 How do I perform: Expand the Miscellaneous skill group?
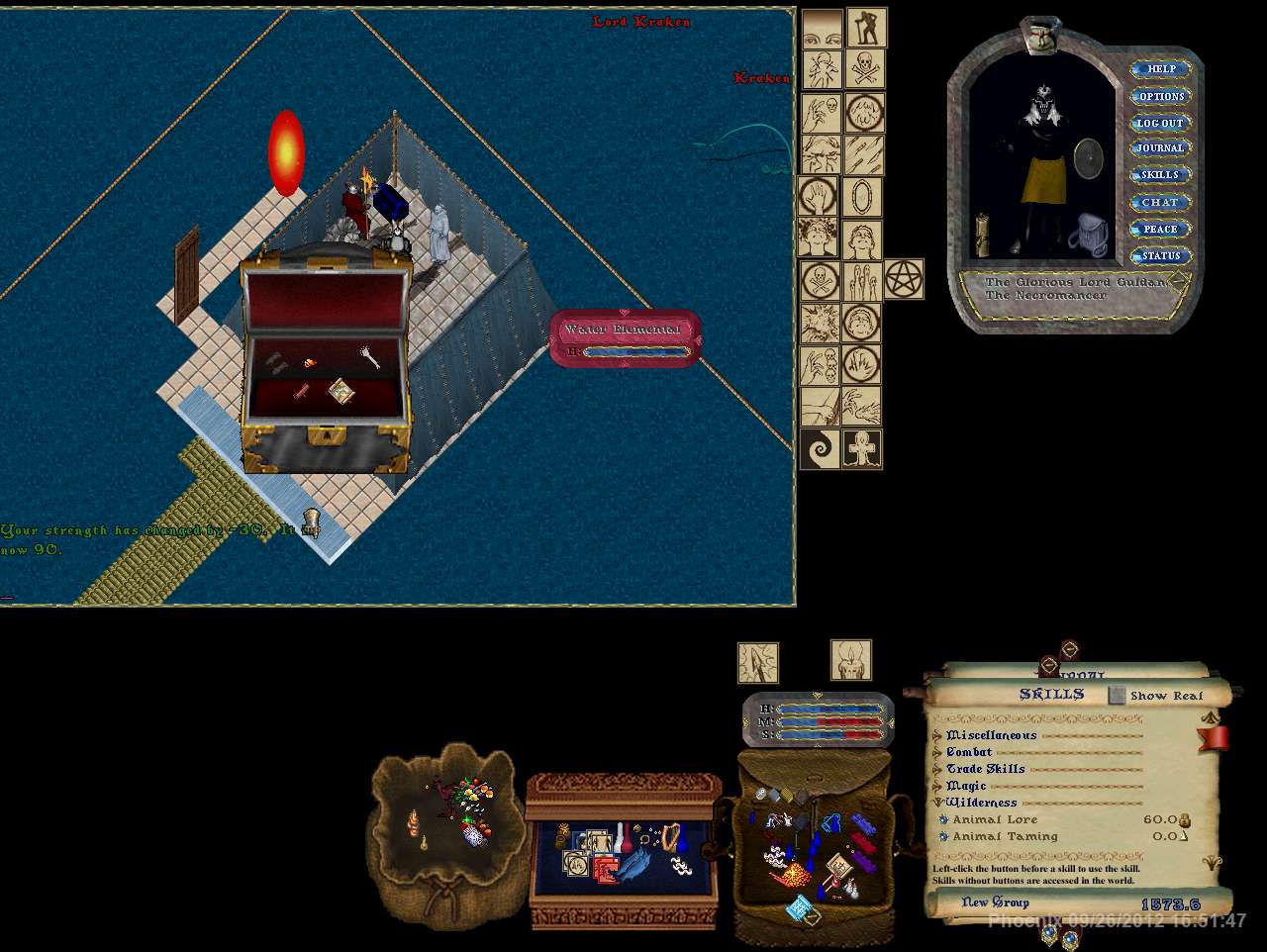tap(937, 735)
